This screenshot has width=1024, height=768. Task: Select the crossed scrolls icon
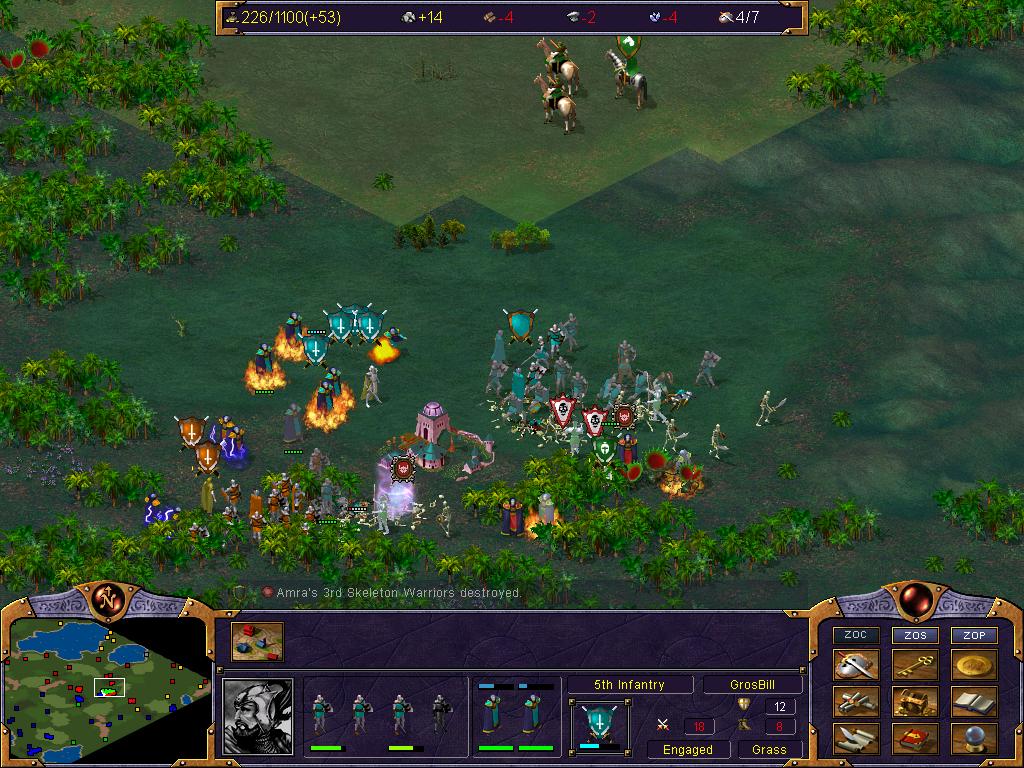[x=856, y=702]
